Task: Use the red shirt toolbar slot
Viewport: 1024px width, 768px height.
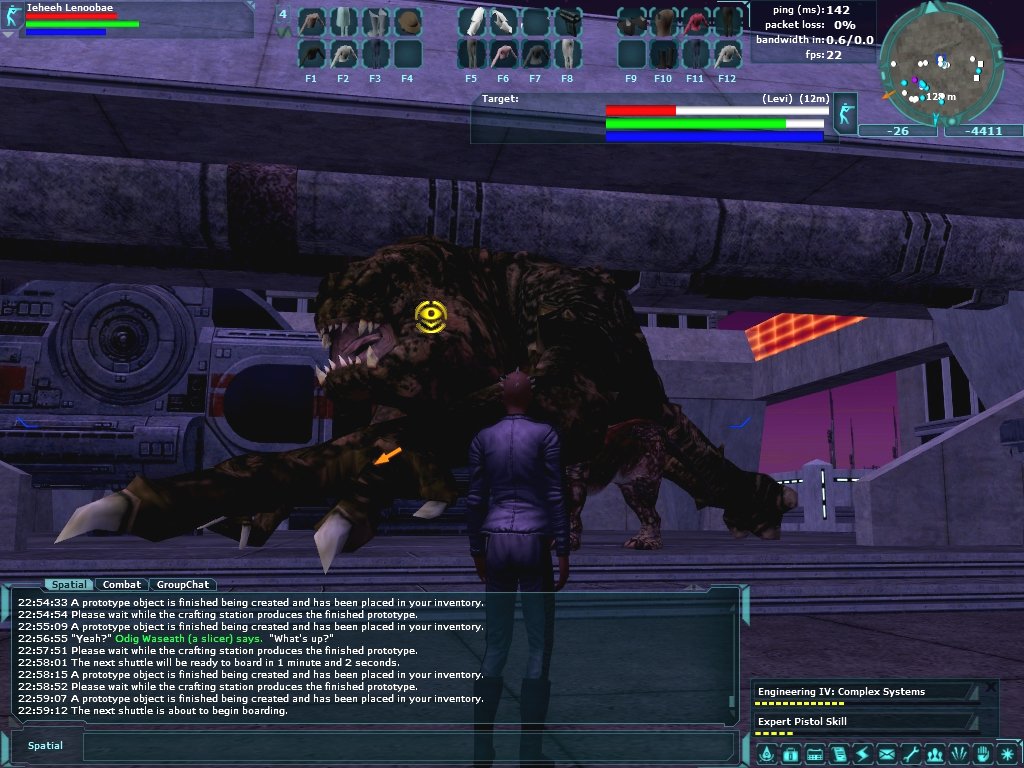Action: [x=695, y=22]
